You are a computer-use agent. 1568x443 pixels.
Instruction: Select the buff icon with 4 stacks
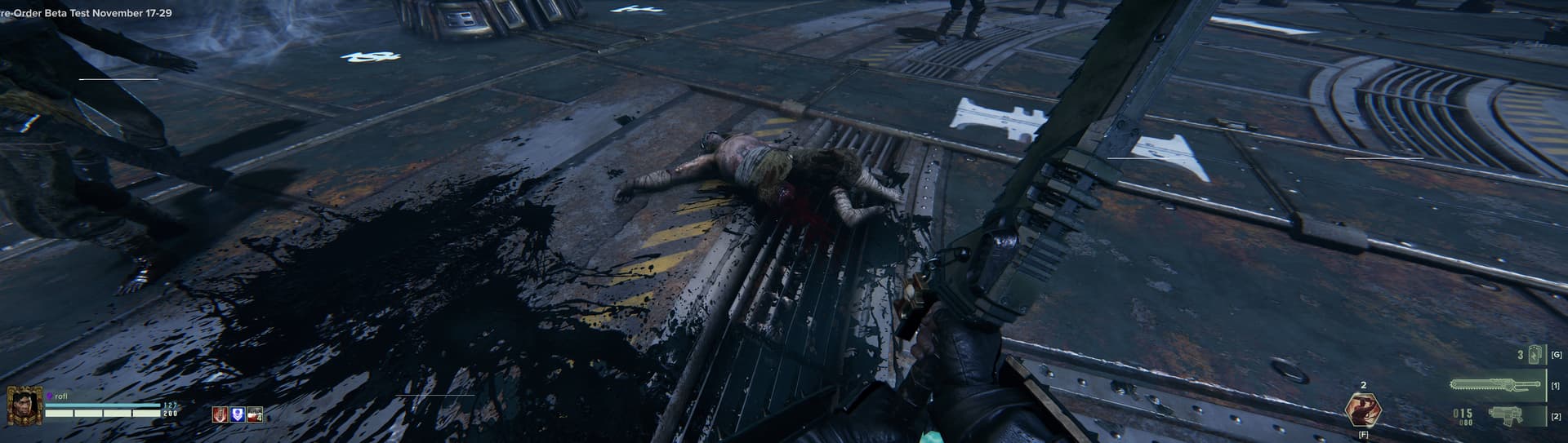pos(255,414)
